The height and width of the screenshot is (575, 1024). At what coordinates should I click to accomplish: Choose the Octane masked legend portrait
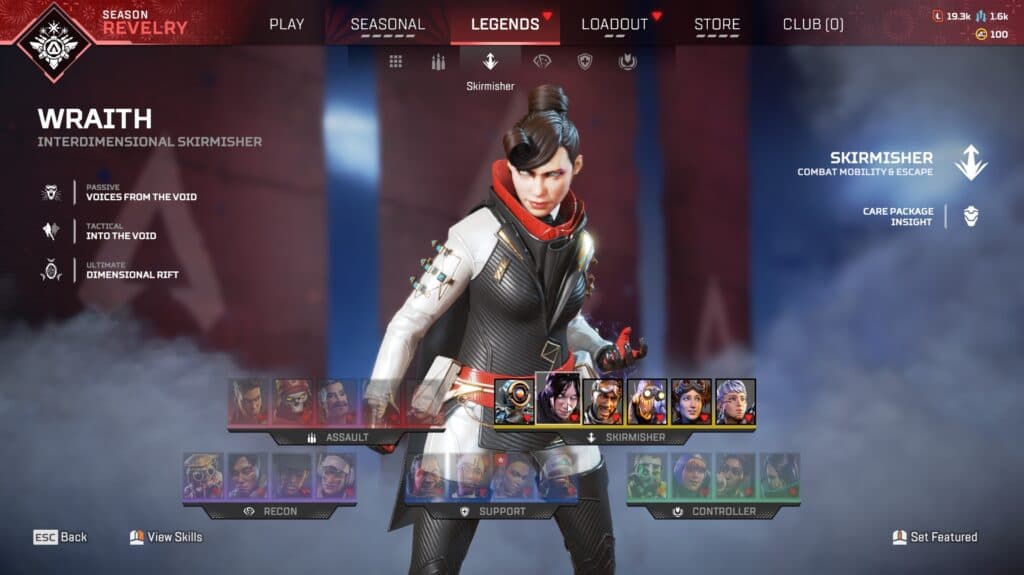(647, 402)
